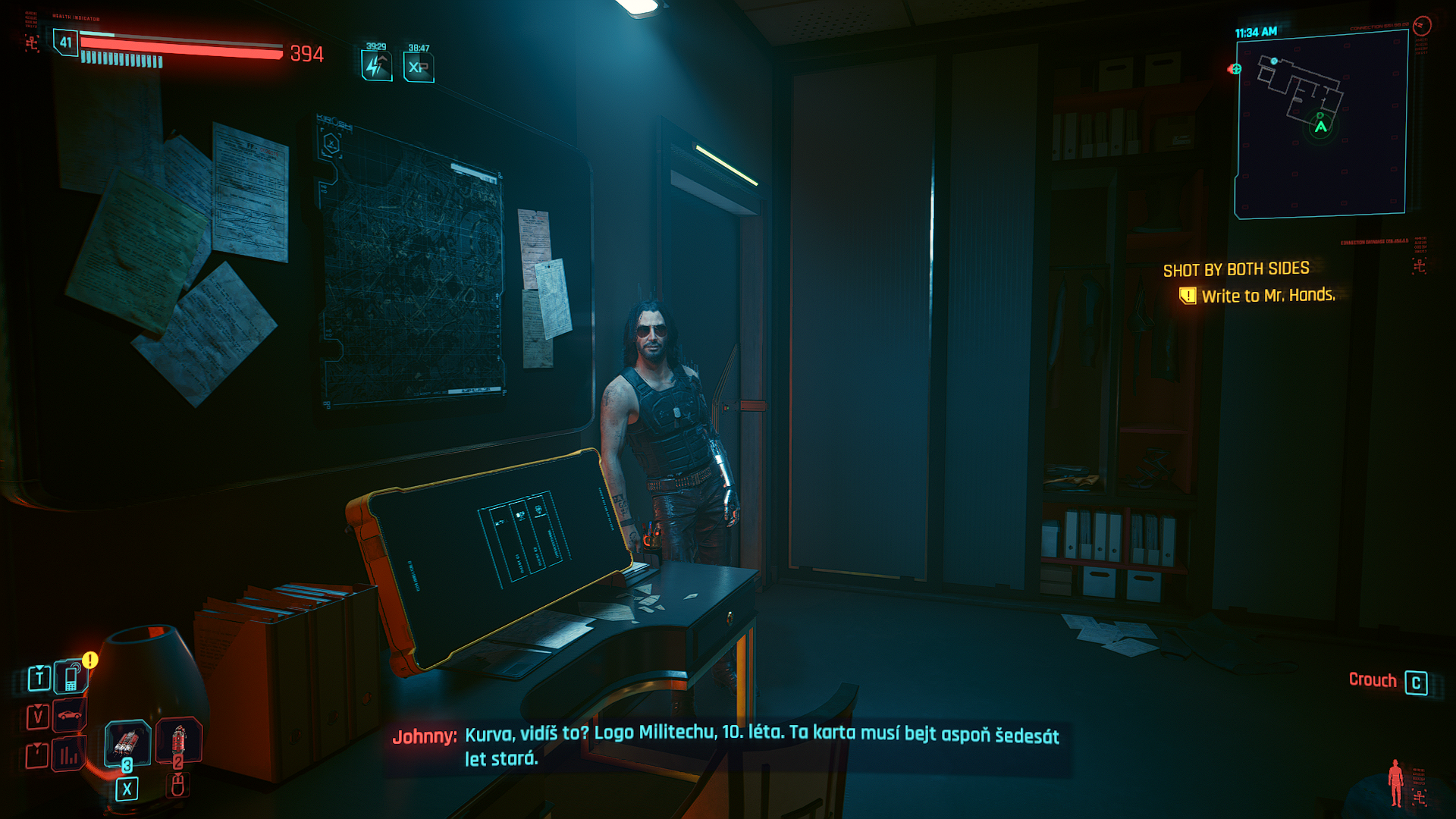Open the bar chart radio icon
The image size is (1456, 819).
click(x=69, y=755)
